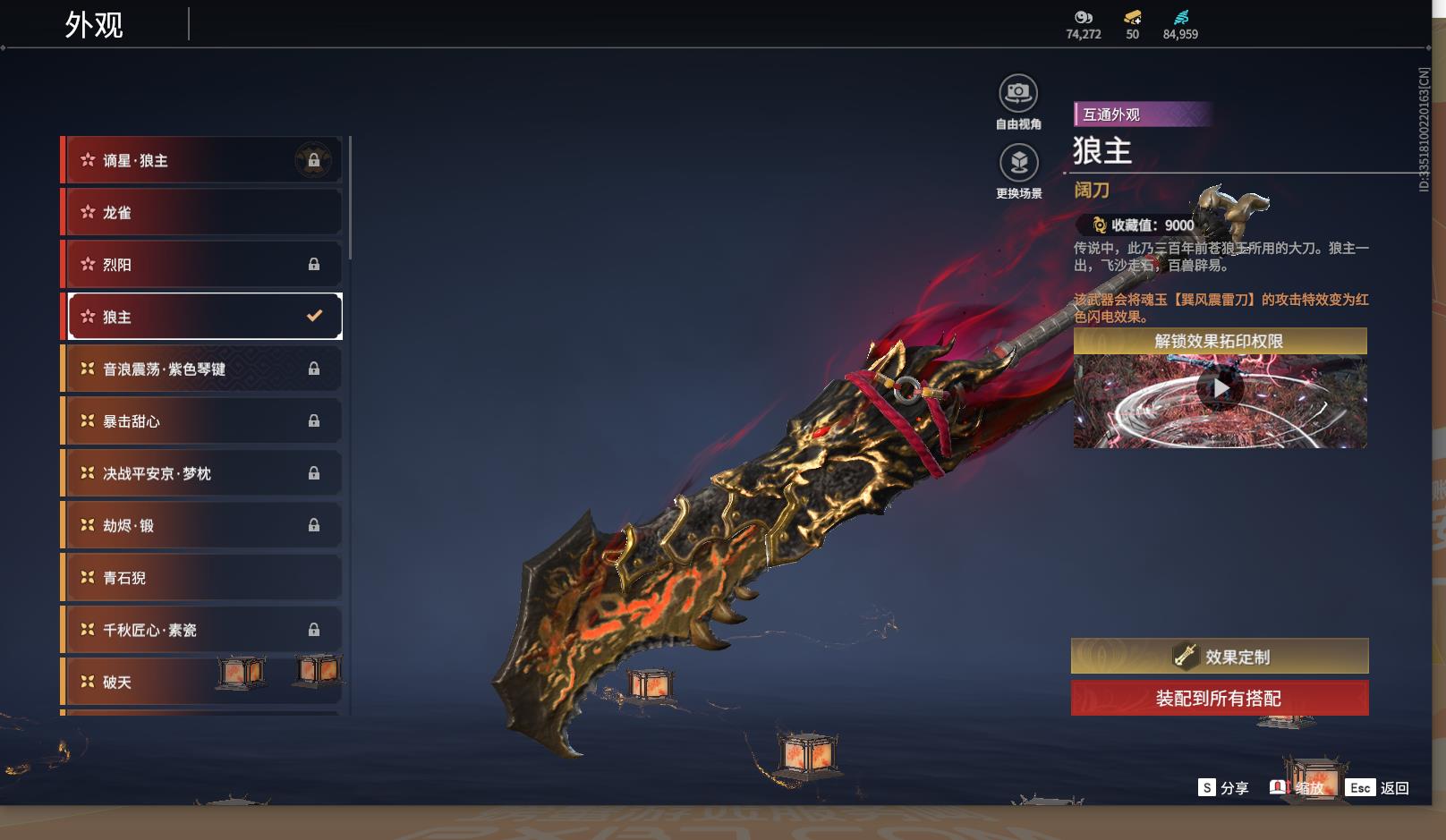Share the skin with 分享
This screenshot has height=840, width=1446.
pyautogui.click(x=1223, y=787)
